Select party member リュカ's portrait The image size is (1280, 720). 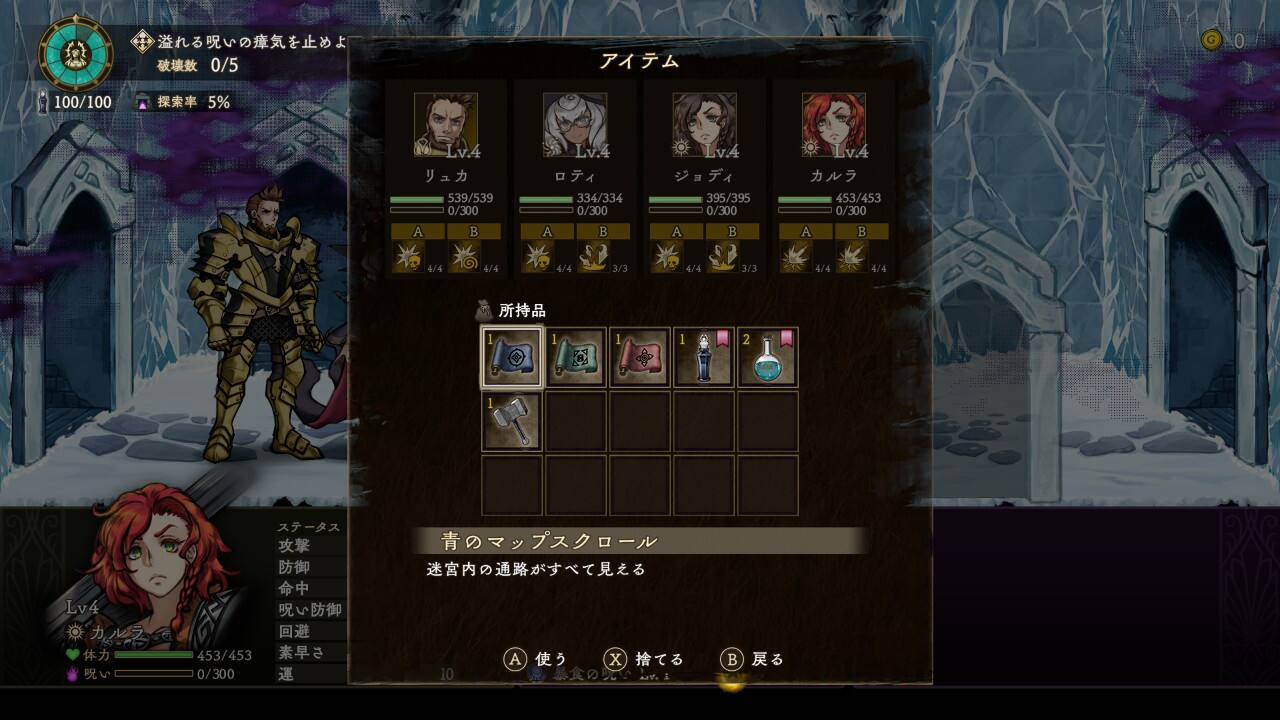pos(445,125)
